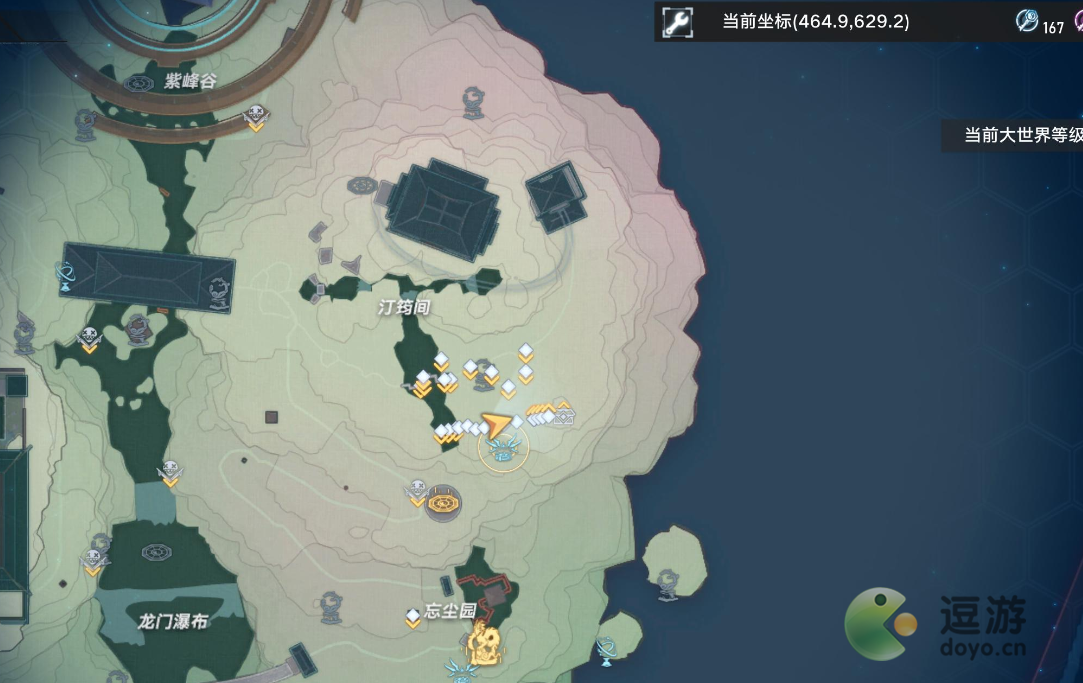Select the skull marker right of 紫峰谷
Viewport: 1083px width, 683px height.
[256, 117]
